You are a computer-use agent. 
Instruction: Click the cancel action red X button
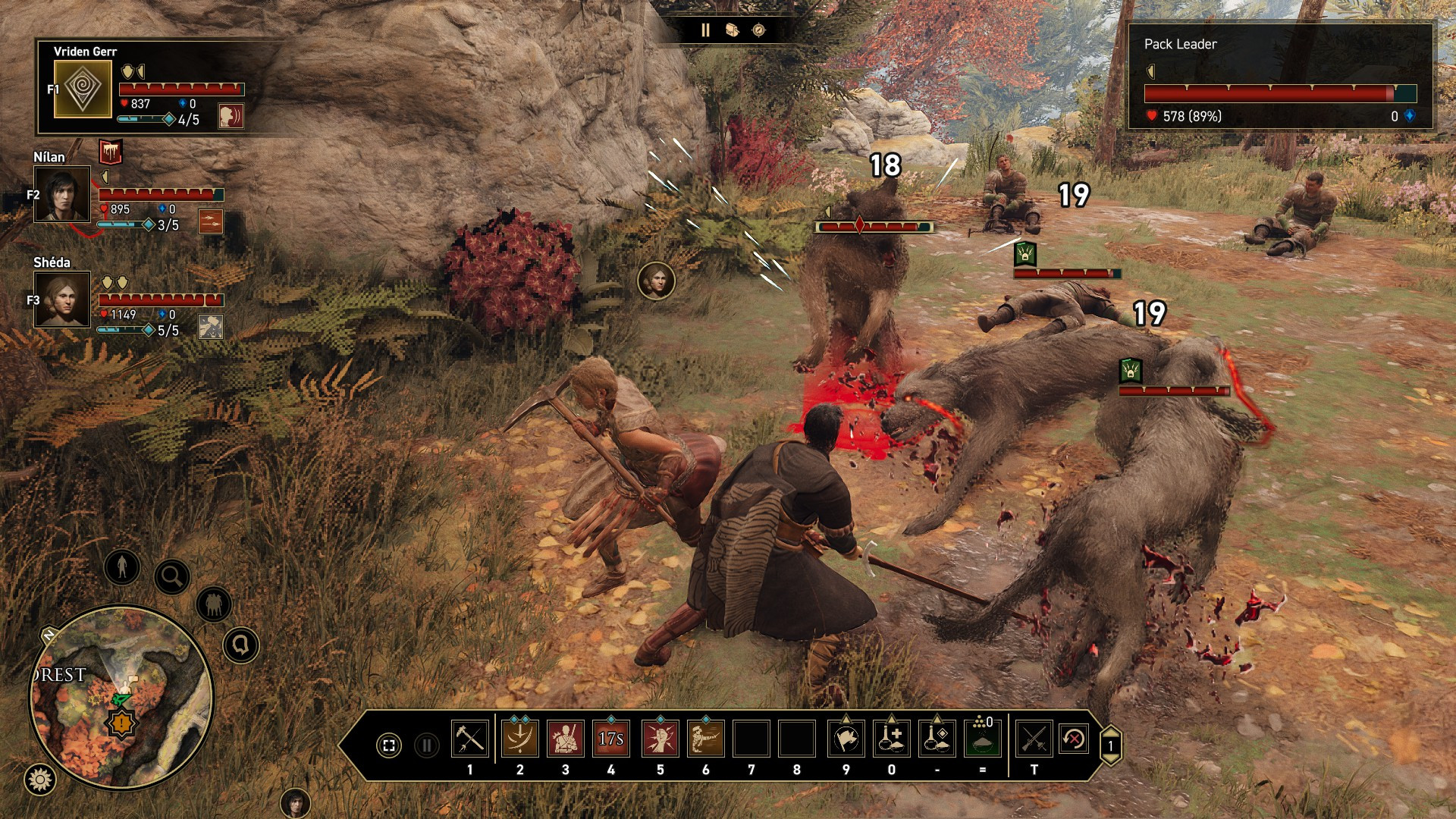click(x=1074, y=738)
